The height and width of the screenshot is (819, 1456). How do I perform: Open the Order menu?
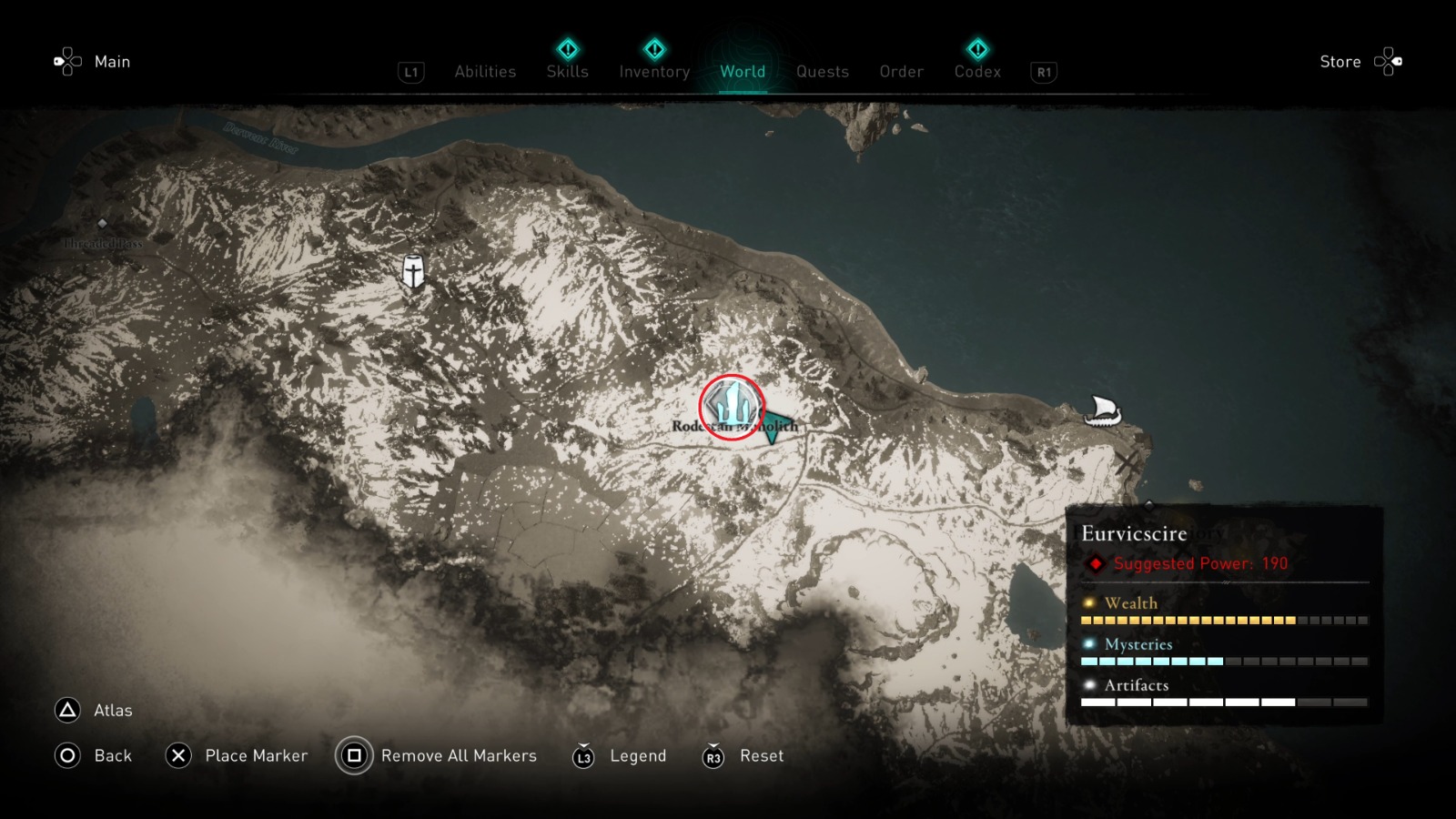(x=900, y=72)
